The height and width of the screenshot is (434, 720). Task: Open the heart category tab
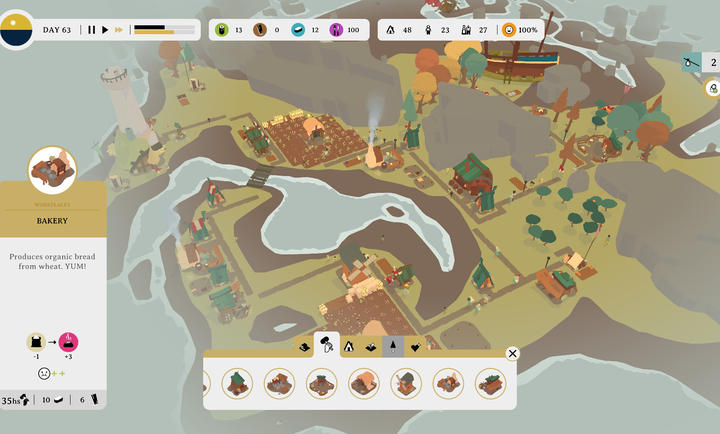[414, 346]
